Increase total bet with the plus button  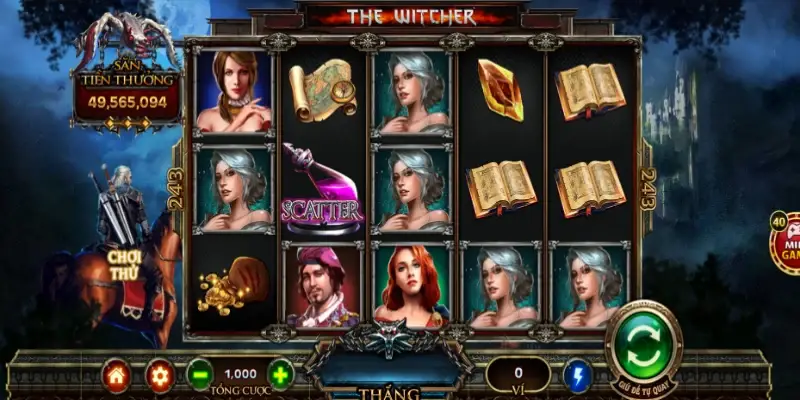tap(281, 374)
